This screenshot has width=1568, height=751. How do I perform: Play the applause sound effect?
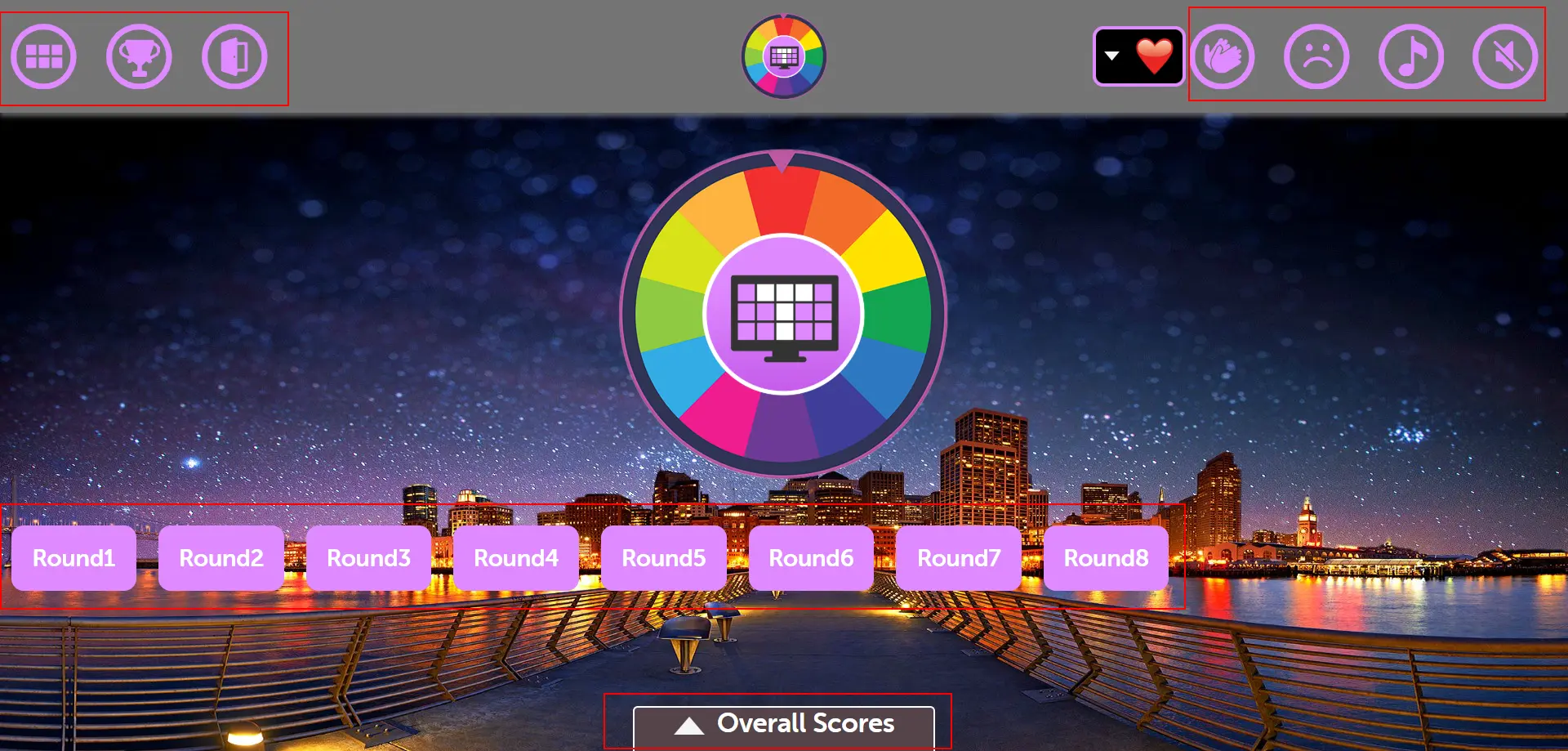[1223, 56]
